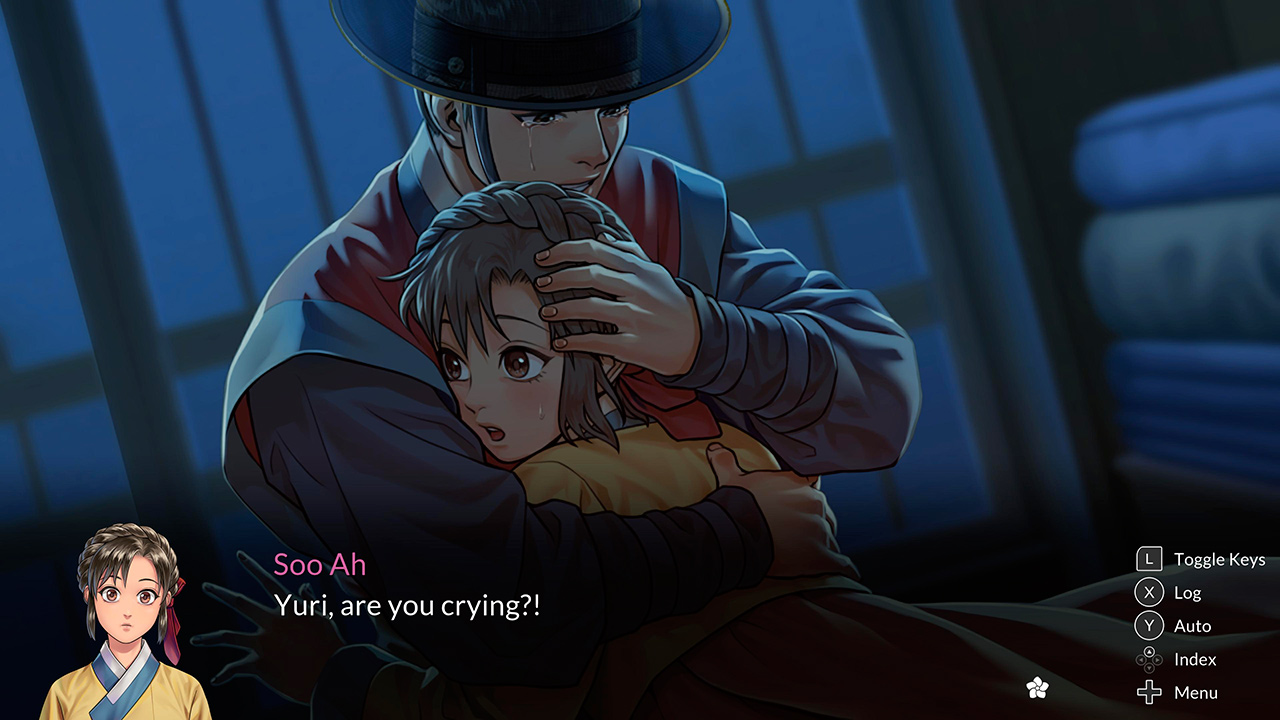The height and width of the screenshot is (720, 1280).
Task: Click the white flower advance indicator
Action: (x=1037, y=687)
